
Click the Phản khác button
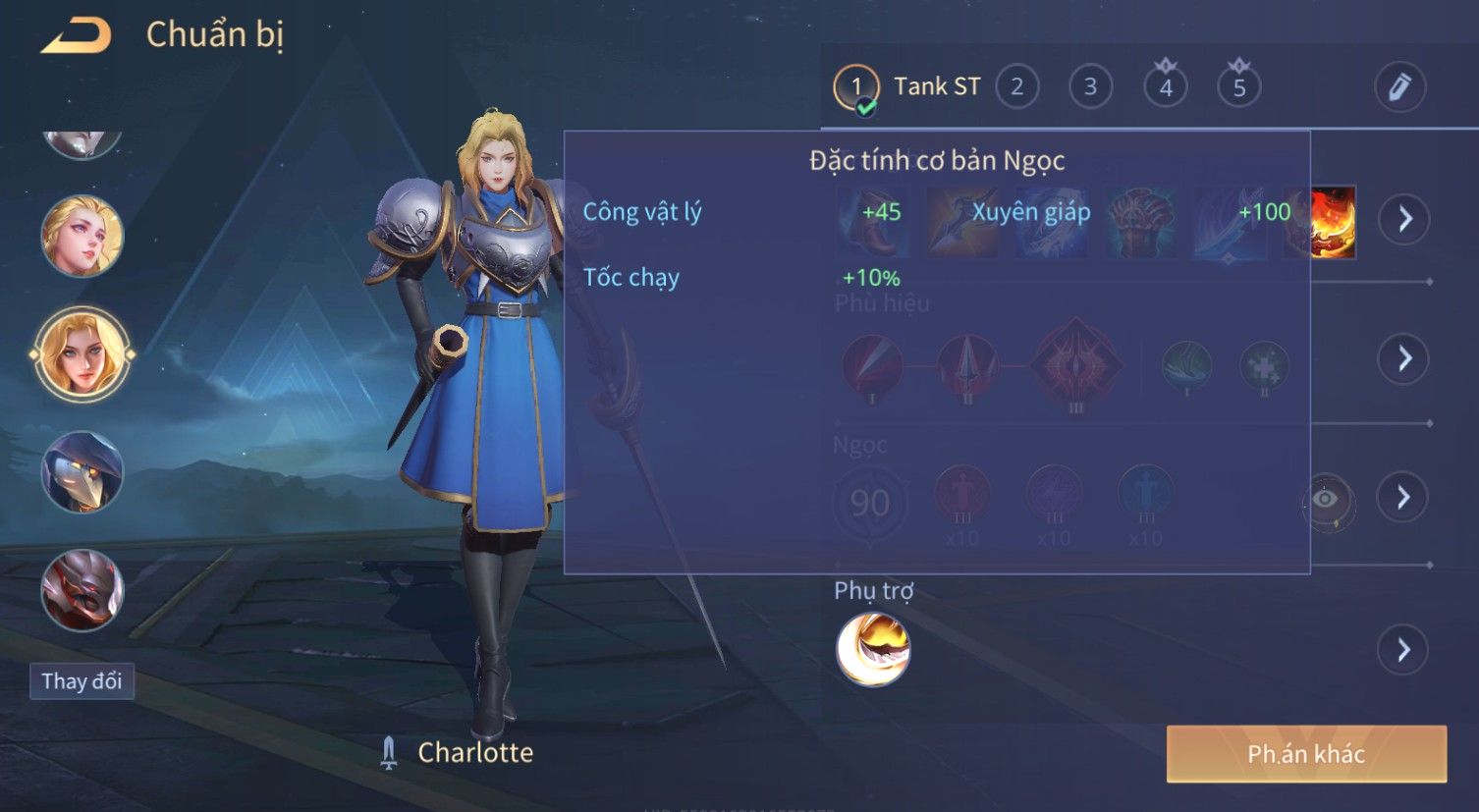pyautogui.click(x=1306, y=754)
